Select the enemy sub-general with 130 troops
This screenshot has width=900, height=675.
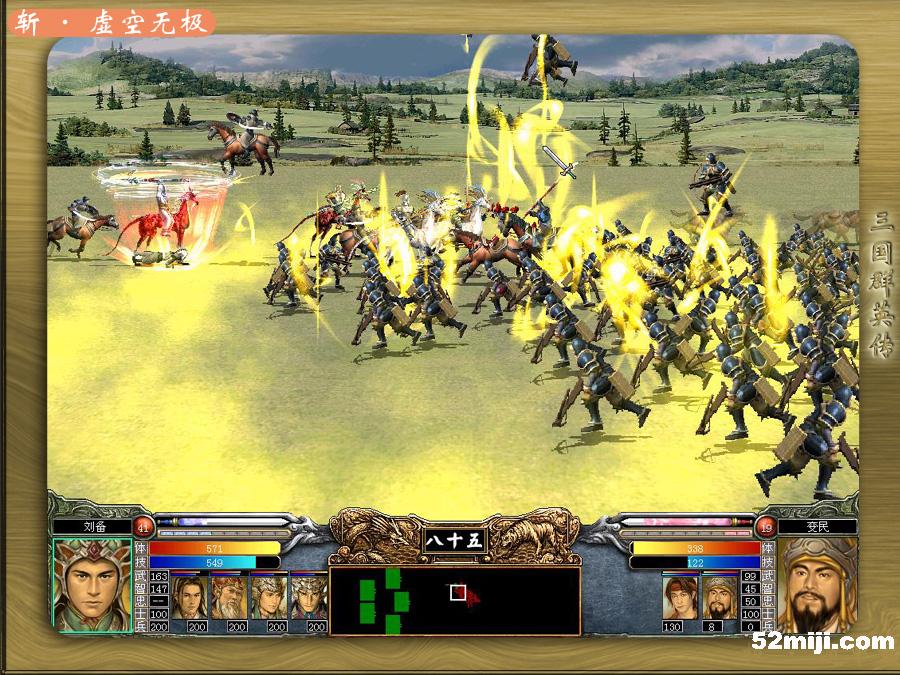pos(680,597)
